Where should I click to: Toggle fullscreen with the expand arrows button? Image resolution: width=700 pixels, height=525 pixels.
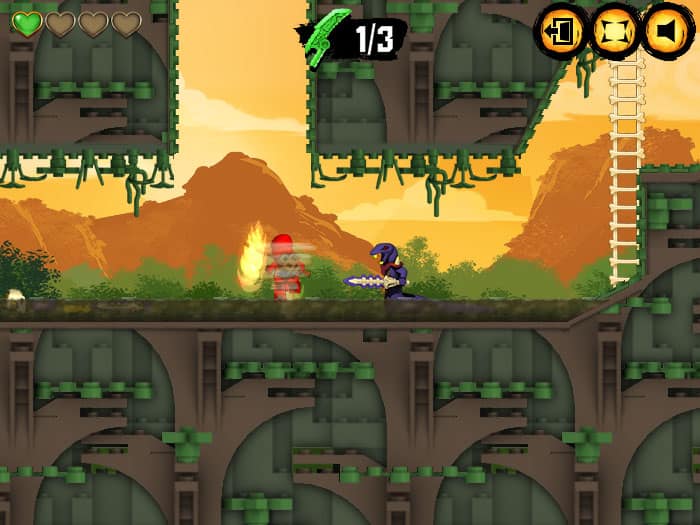[x=615, y=32]
